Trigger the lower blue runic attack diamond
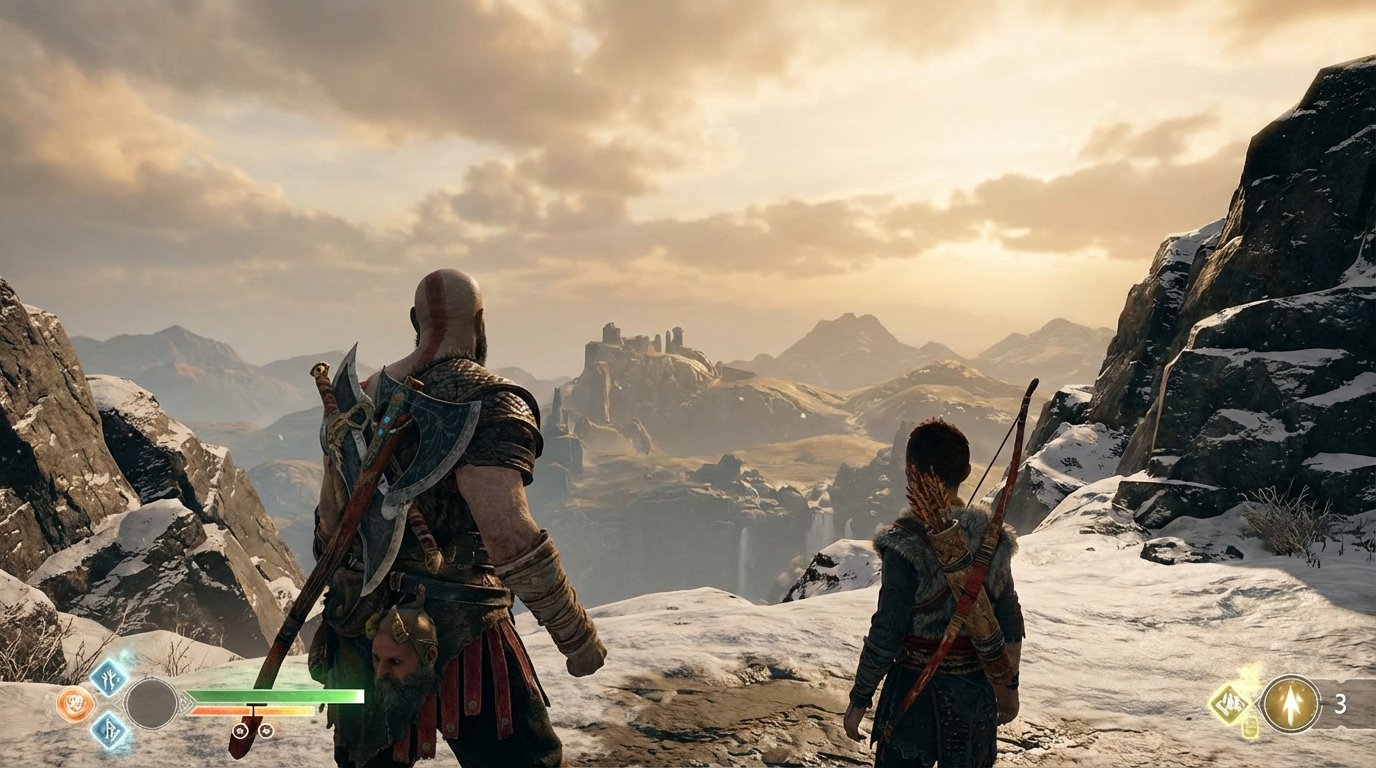Image resolution: width=1376 pixels, height=768 pixels. 108,730
